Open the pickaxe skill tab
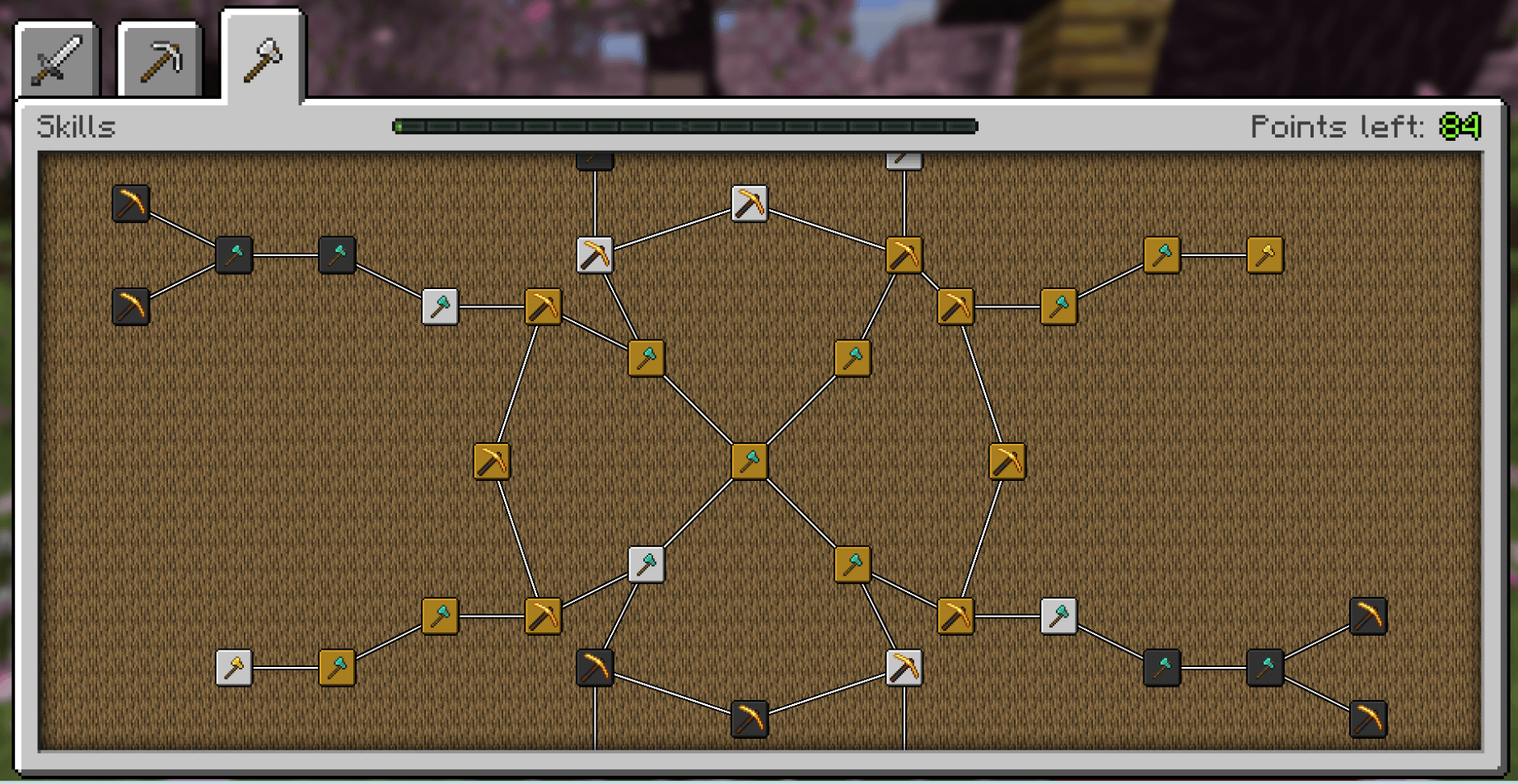Viewport: 1518px width, 784px height. (x=161, y=58)
